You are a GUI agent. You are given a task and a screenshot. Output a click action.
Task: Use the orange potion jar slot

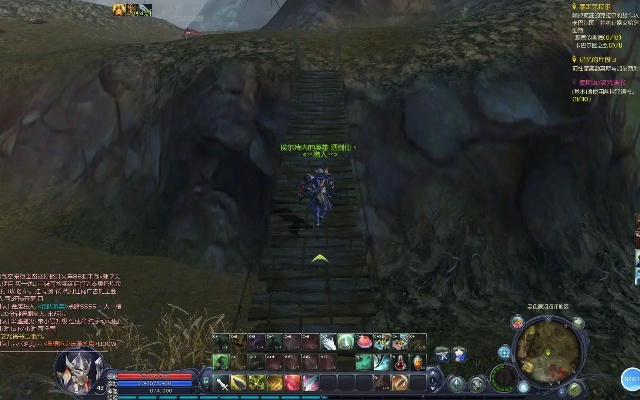coord(418,362)
